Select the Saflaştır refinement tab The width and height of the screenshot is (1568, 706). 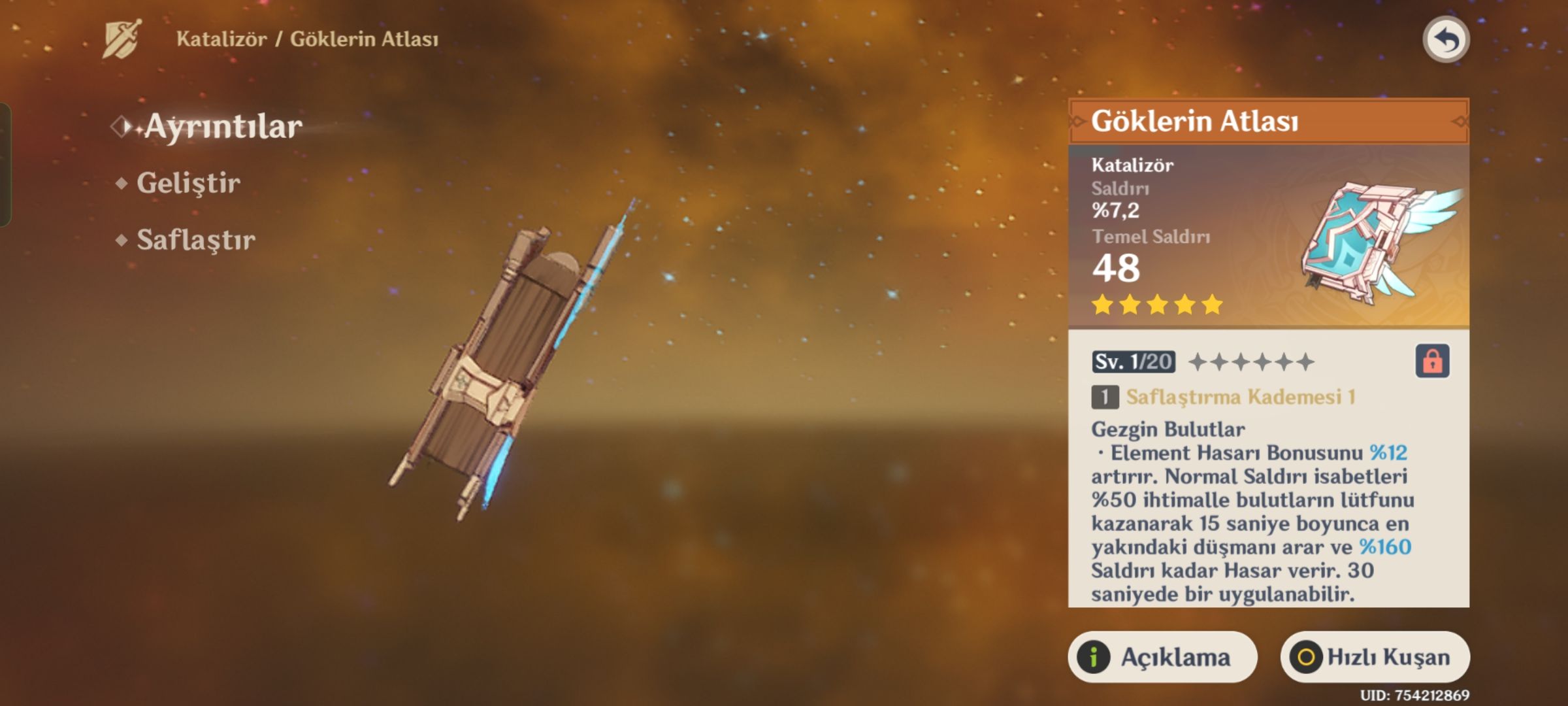[x=195, y=241]
